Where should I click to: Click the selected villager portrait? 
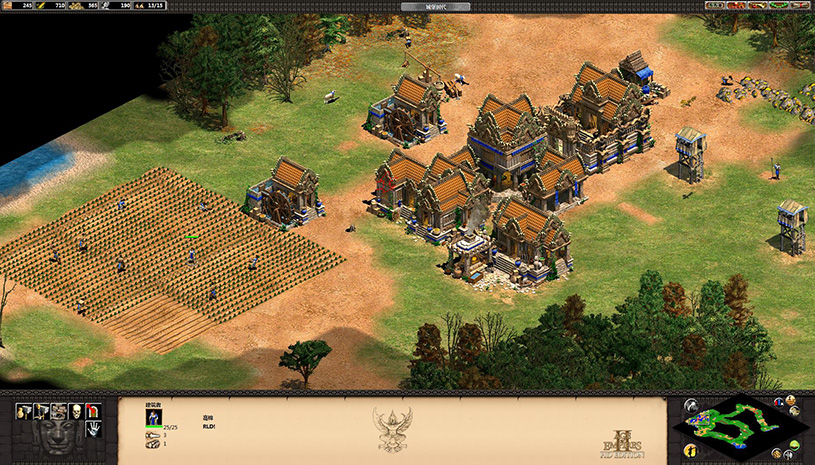click(x=154, y=416)
